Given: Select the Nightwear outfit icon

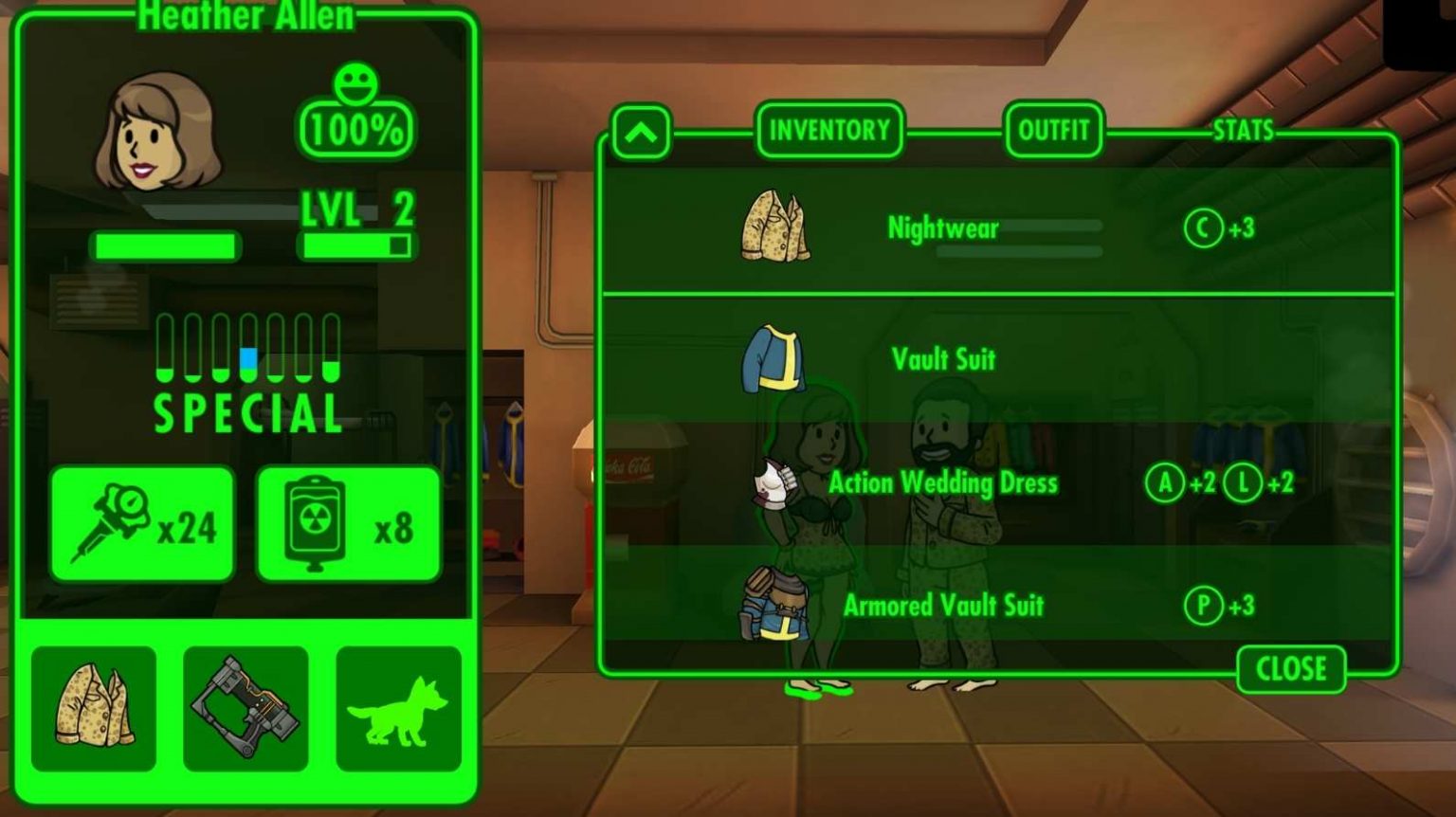Looking at the screenshot, I should [775, 225].
